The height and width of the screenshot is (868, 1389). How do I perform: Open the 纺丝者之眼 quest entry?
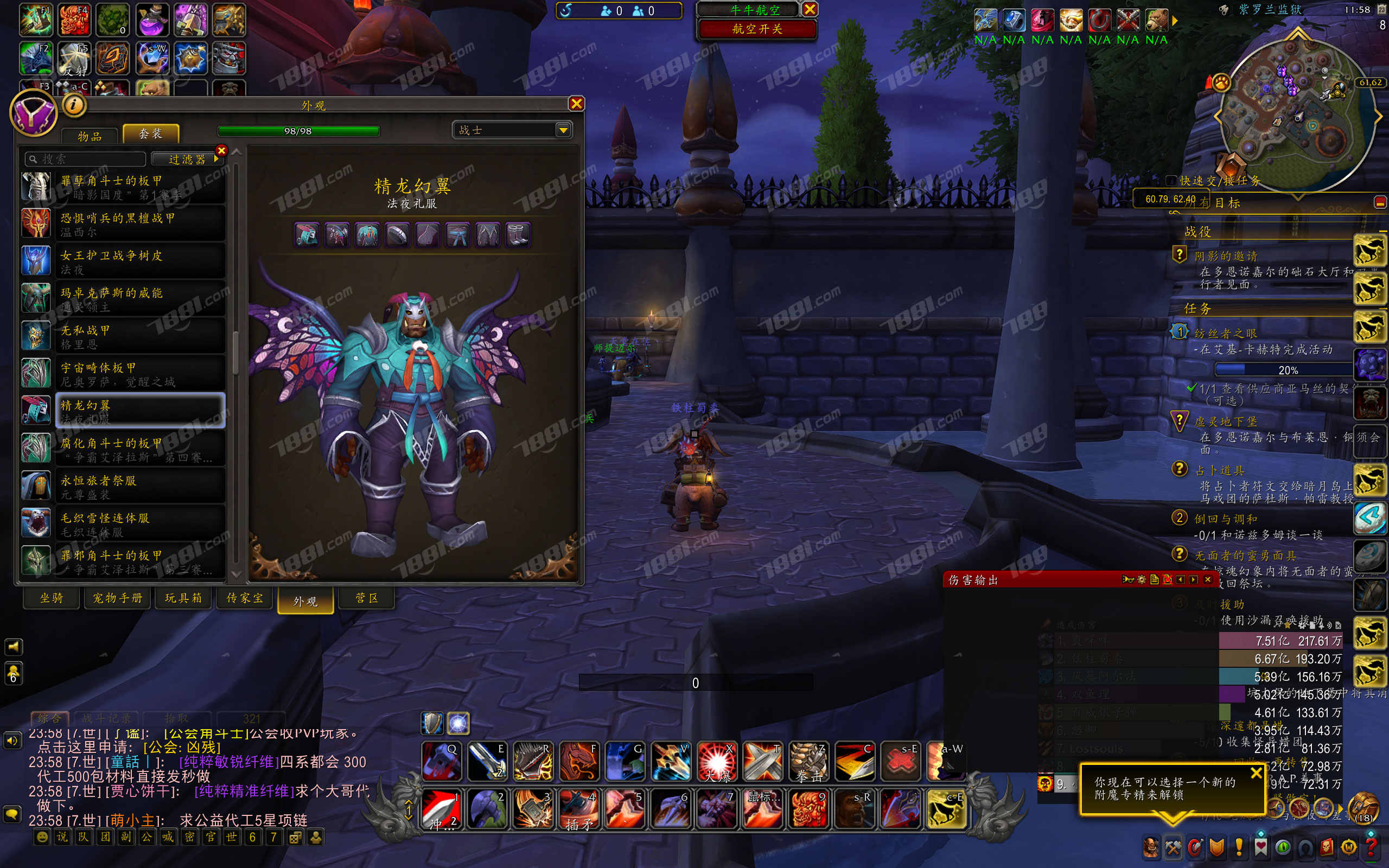[x=1226, y=333]
